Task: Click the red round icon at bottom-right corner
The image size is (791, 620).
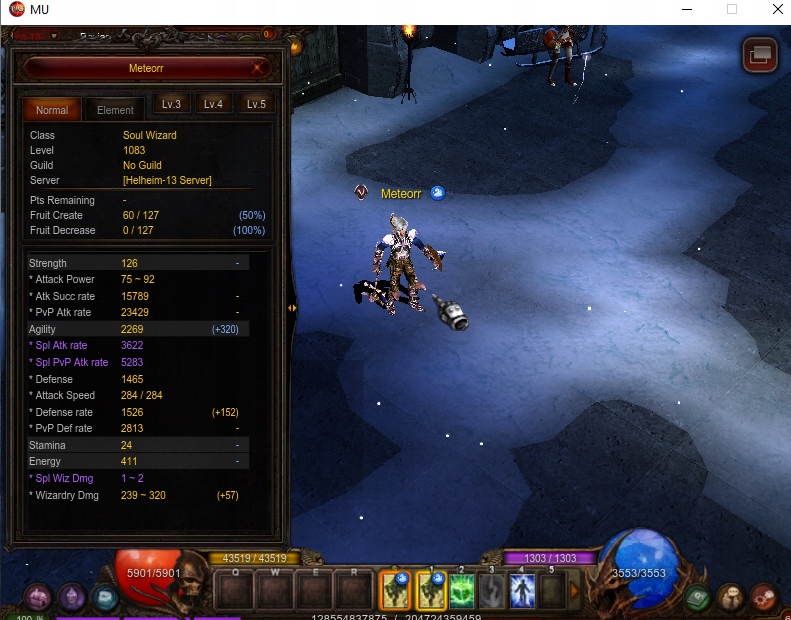Action: click(x=764, y=597)
